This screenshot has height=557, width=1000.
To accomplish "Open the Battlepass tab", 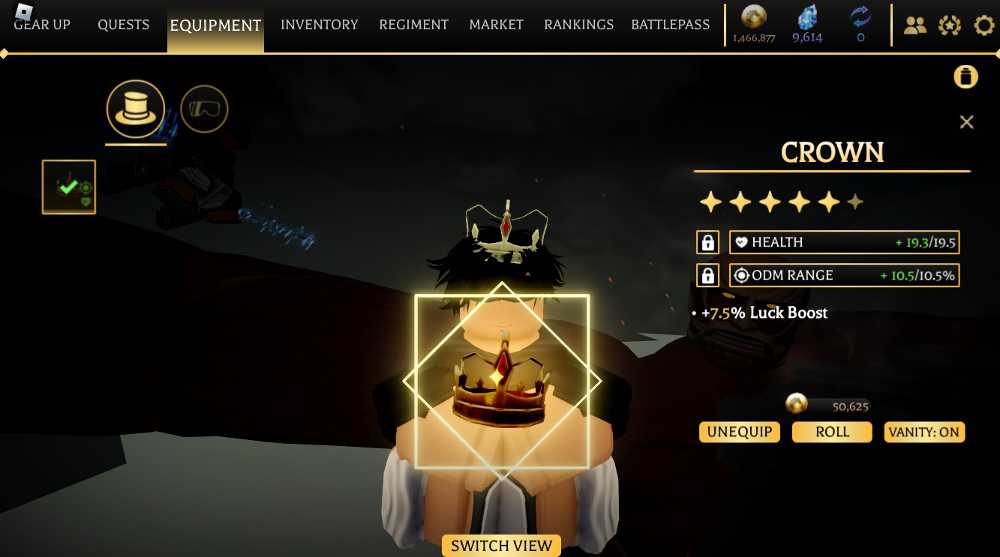I will 670,25.
